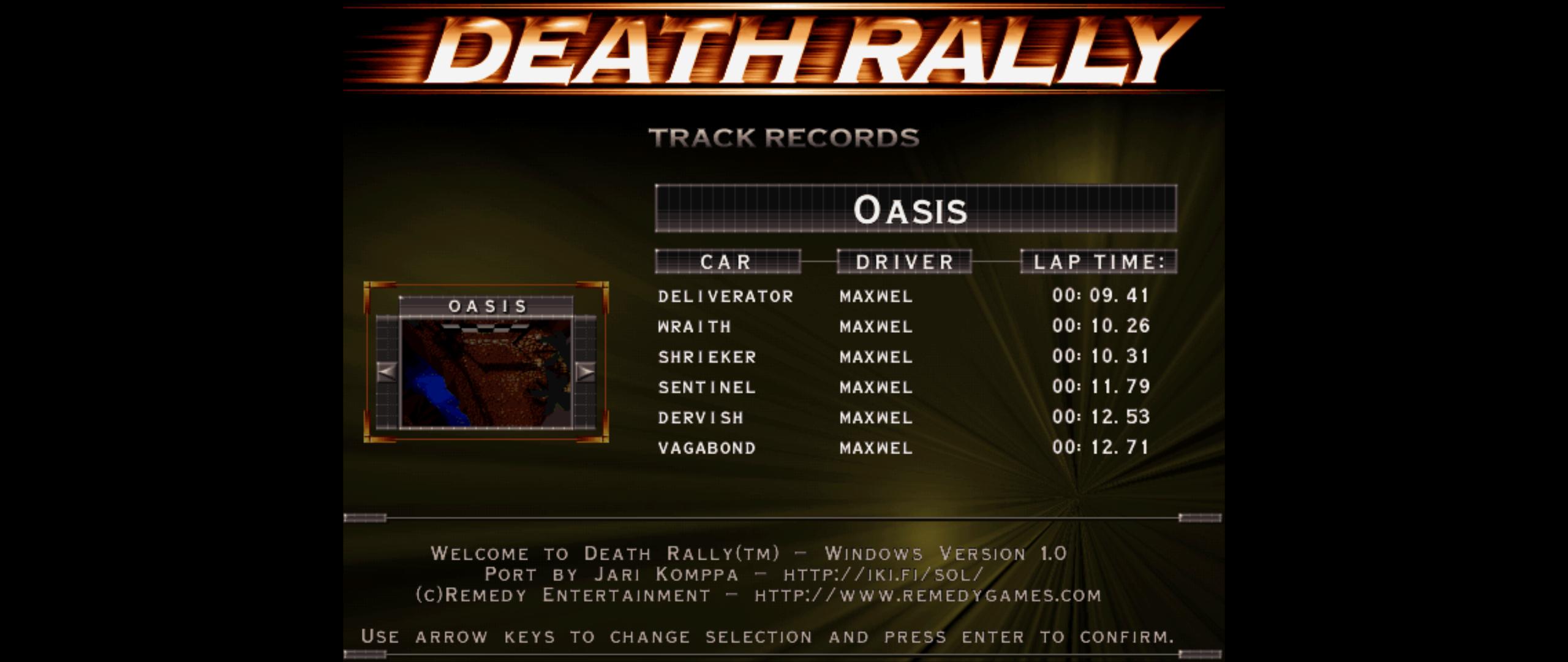The height and width of the screenshot is (662, 1568).
Task: Click the left arrow of track selector
Action: point(386,371)
